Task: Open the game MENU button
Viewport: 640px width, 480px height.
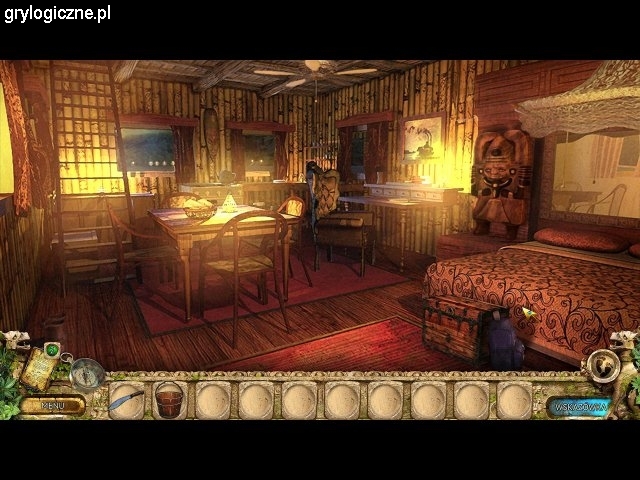Action: click(51, 405)
